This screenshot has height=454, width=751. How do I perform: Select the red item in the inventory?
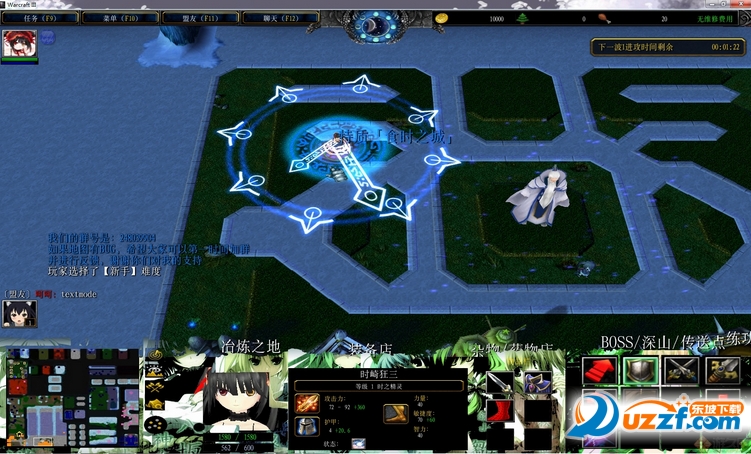click(x=498, y=413)
